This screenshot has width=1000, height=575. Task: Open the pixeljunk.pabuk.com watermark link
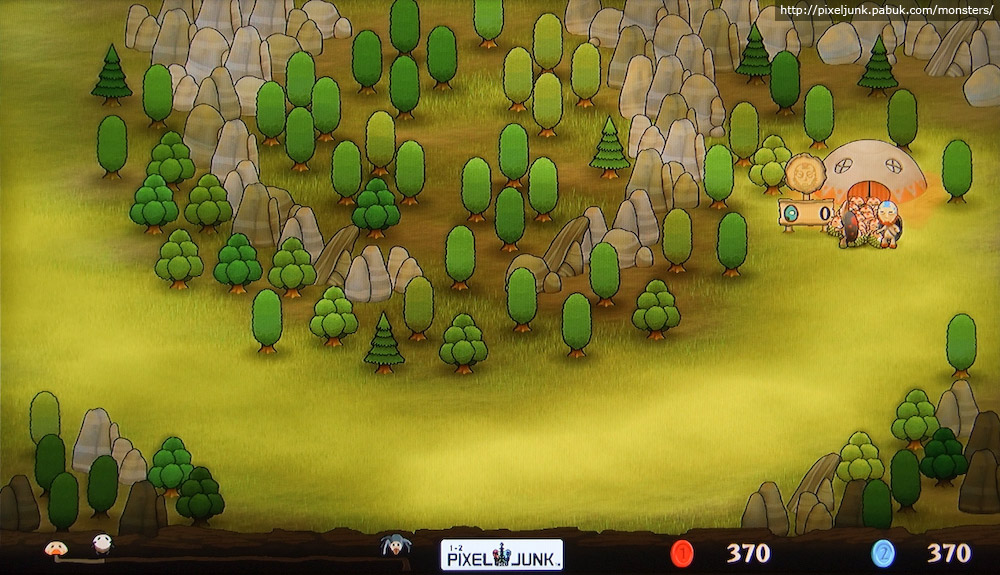(x=884, y=10)
